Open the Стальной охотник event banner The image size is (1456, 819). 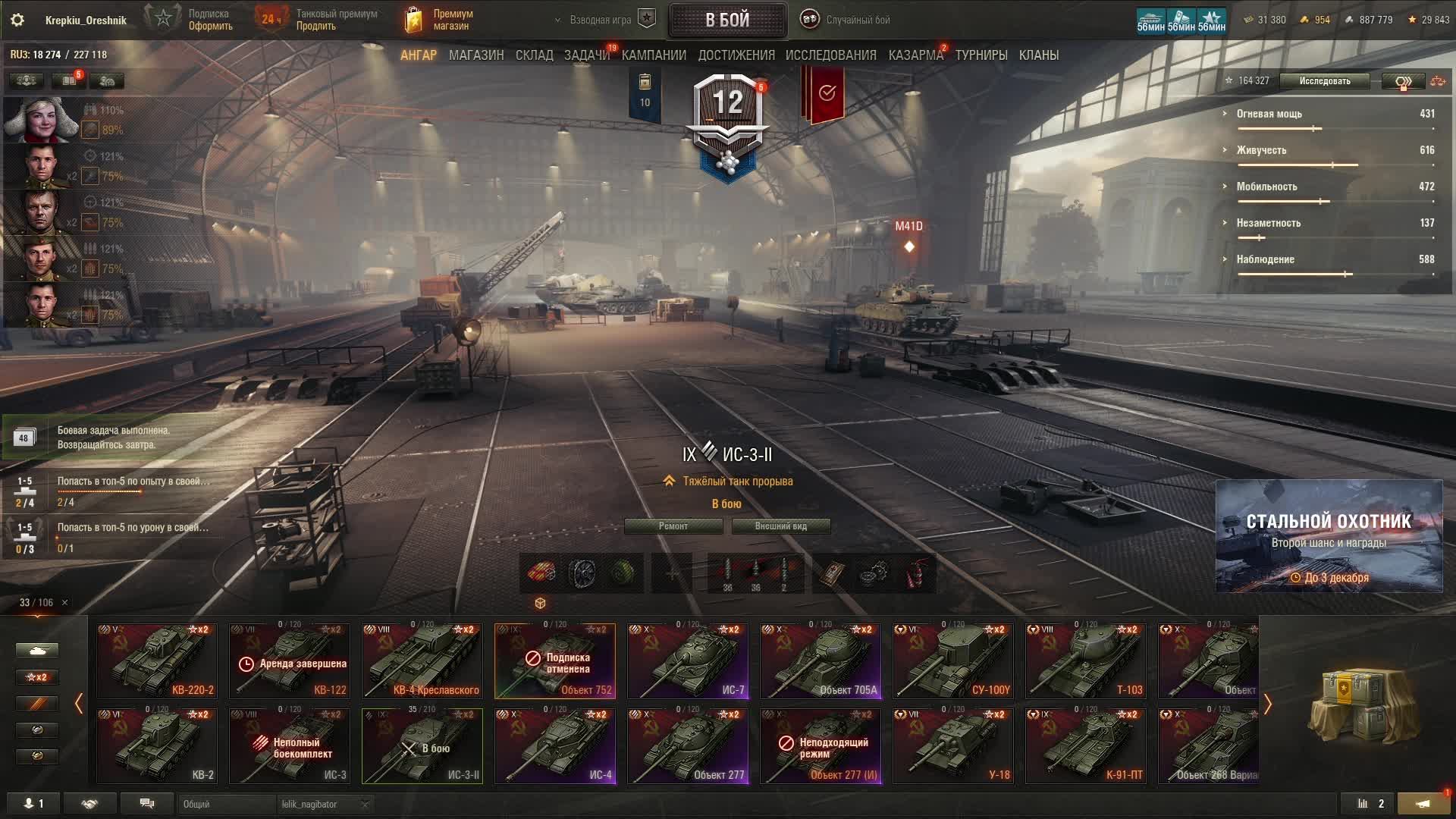coord(1329,536)
